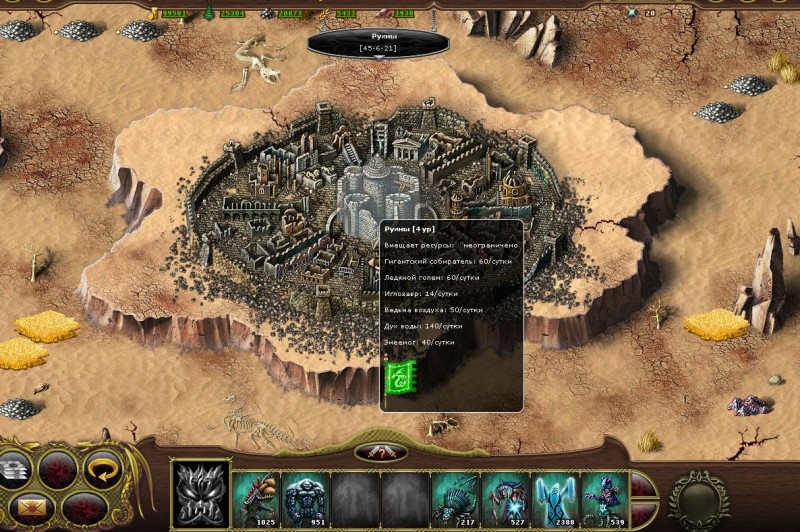The width and height of the screenshot is (800, 532).
Task: Select the ice golem stack with 951
Action: point(306,495)
